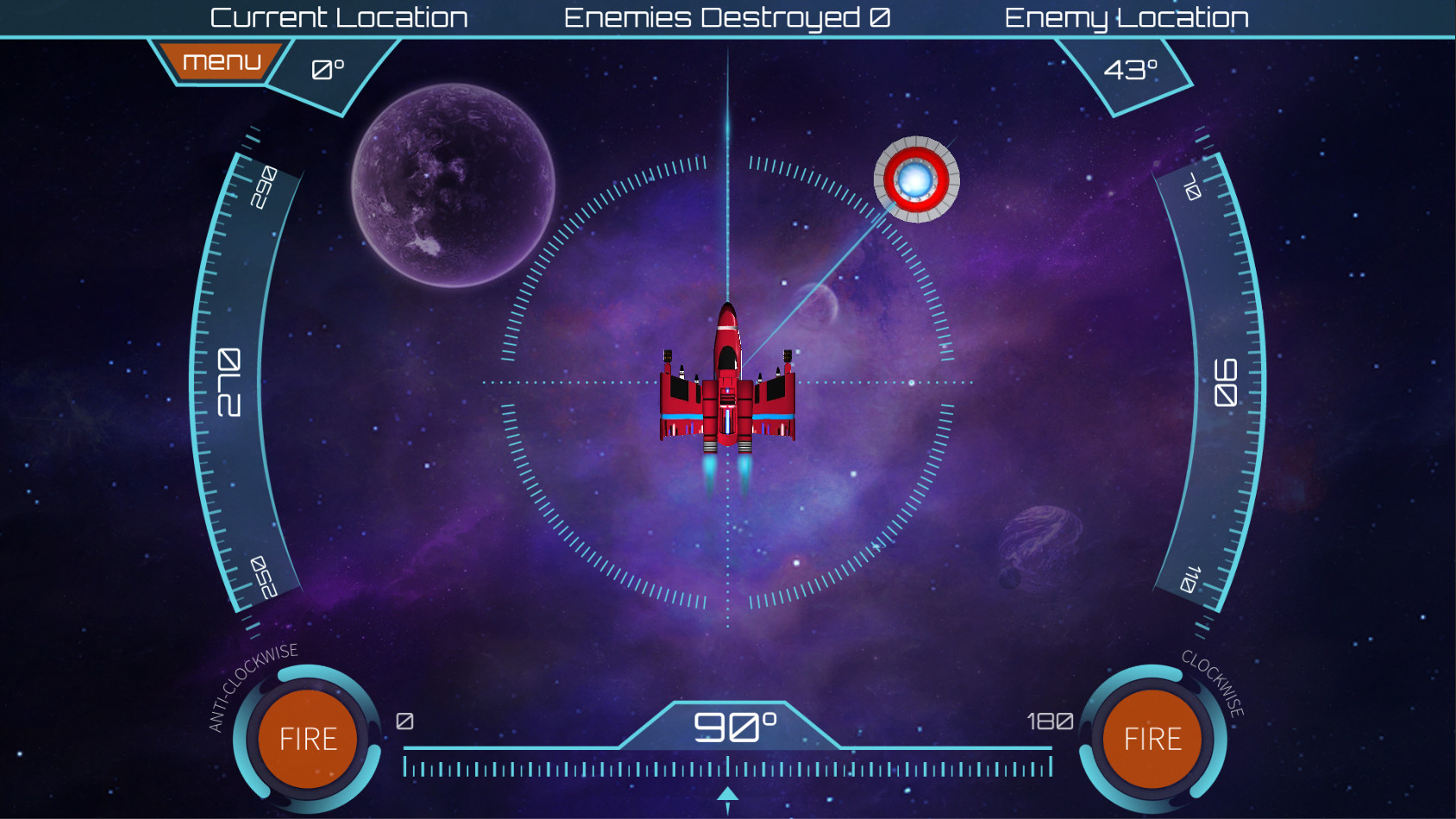The image size is (1456, 819).
Task: Click the angle slider scale at the bottom
Action: pyautogui.click(x=727, y=767)
